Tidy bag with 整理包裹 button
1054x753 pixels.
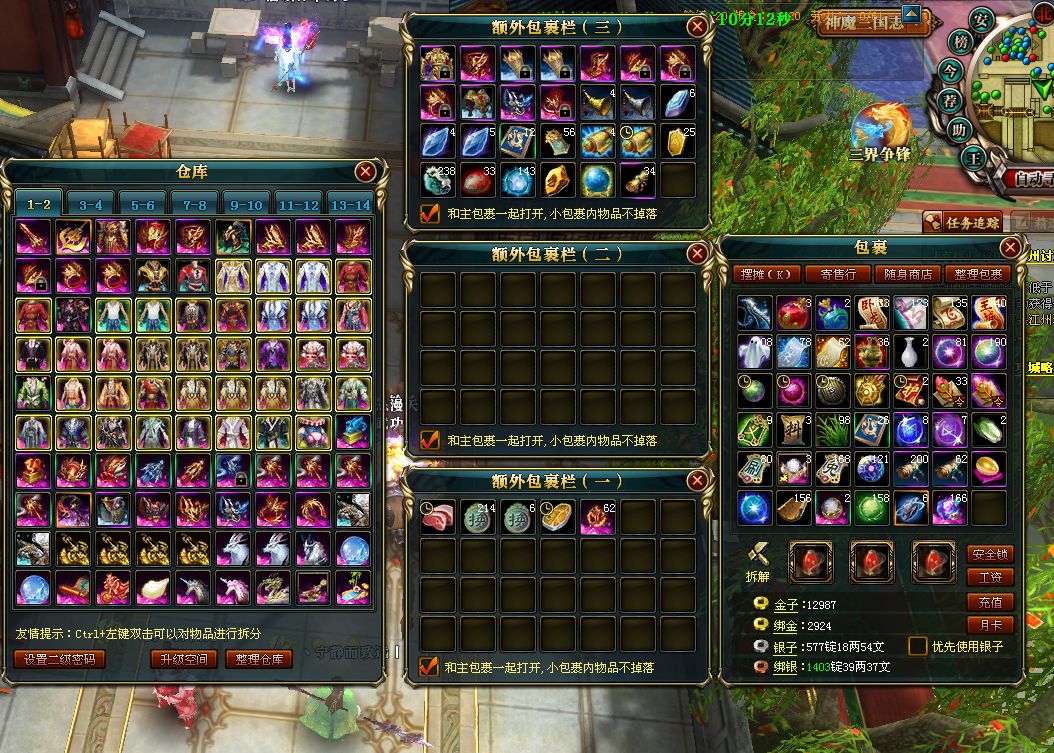tap(979, 274)
